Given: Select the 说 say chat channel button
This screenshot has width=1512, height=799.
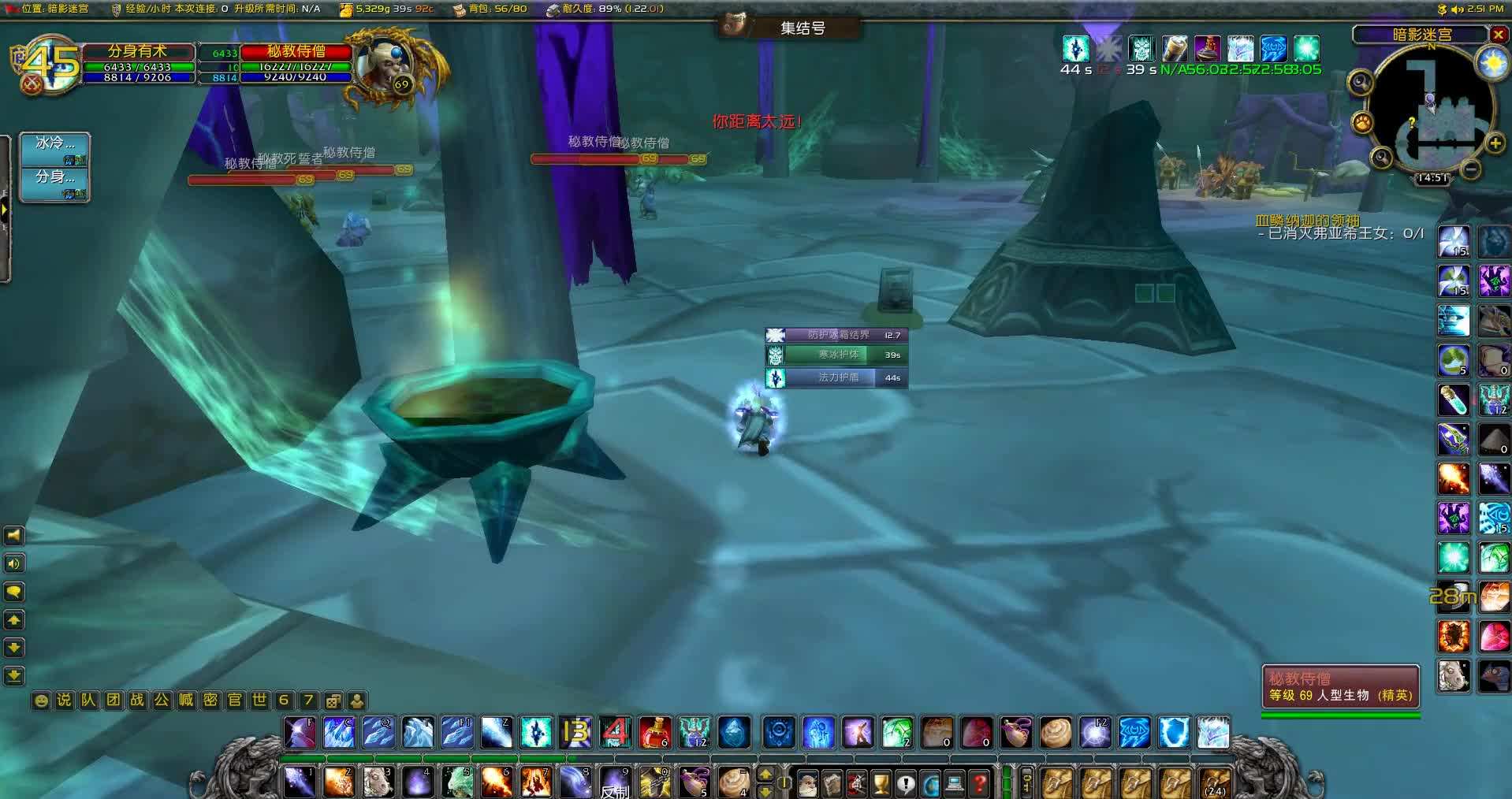Looking at the screenshot, I should point(65,700).
